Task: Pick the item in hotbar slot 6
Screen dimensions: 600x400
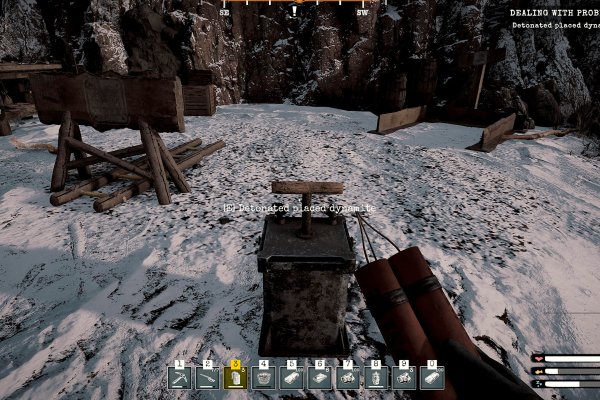Action: click(x=320, y=377)
